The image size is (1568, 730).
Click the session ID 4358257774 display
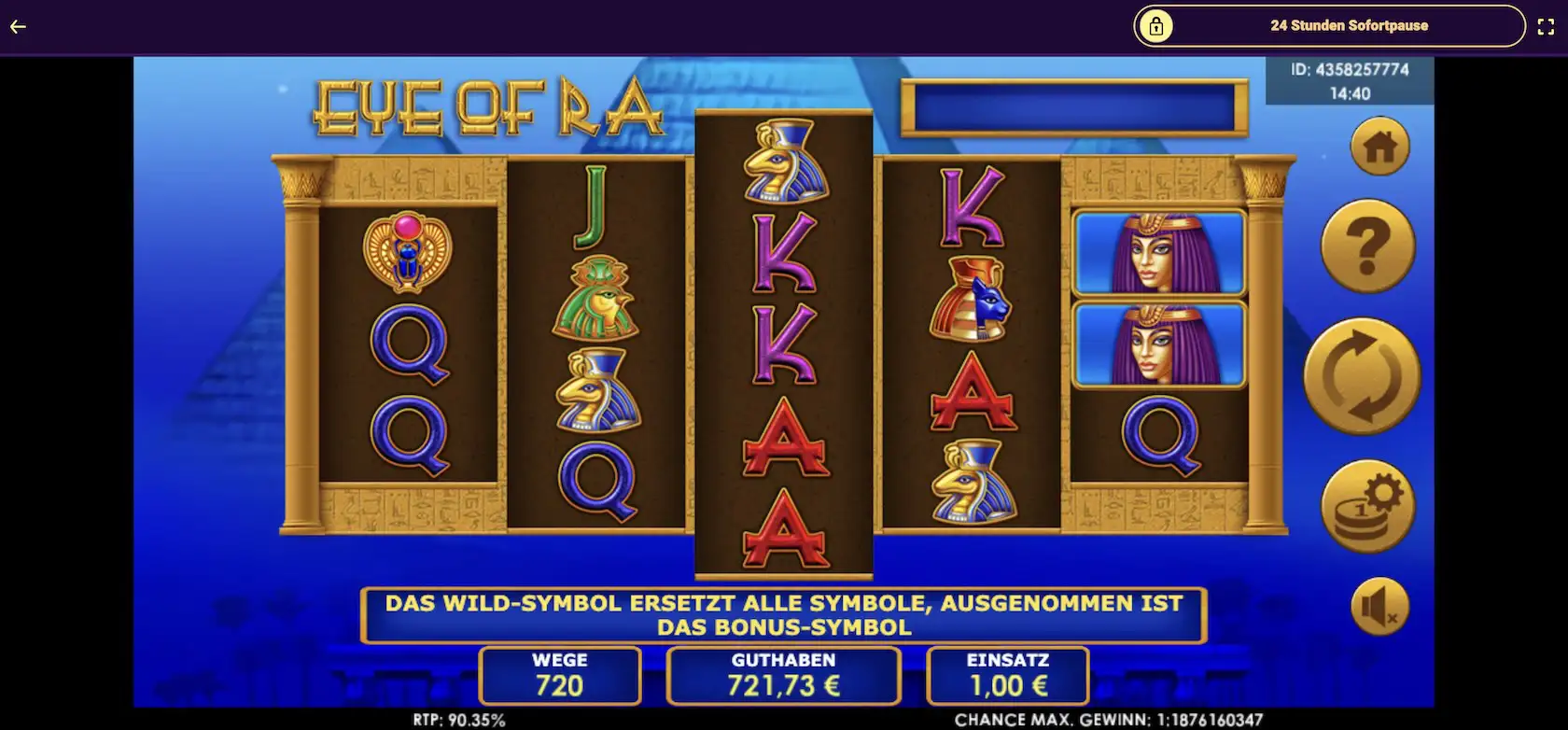1351,69
